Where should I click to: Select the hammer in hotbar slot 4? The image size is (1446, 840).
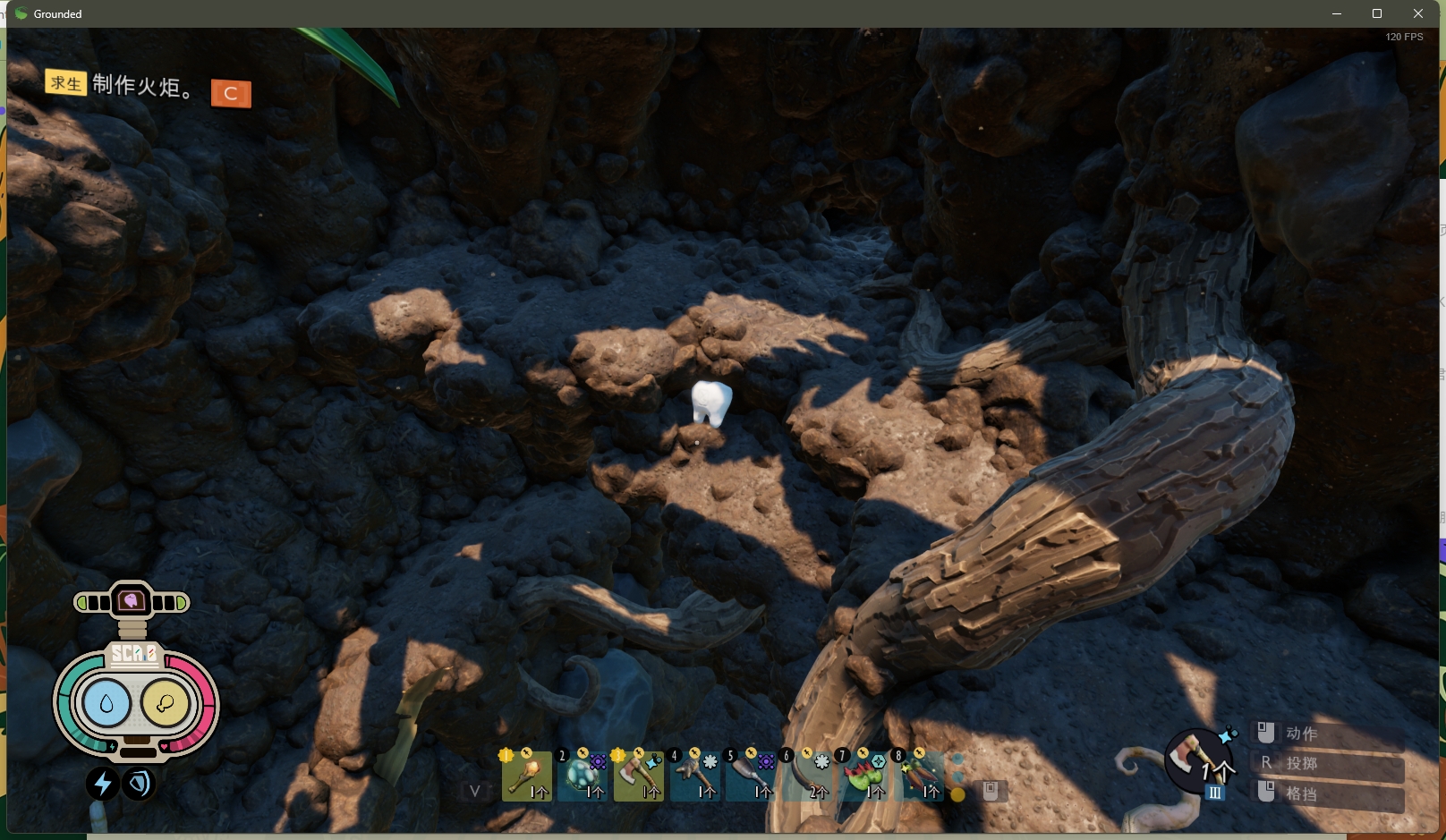pos(694,776)
